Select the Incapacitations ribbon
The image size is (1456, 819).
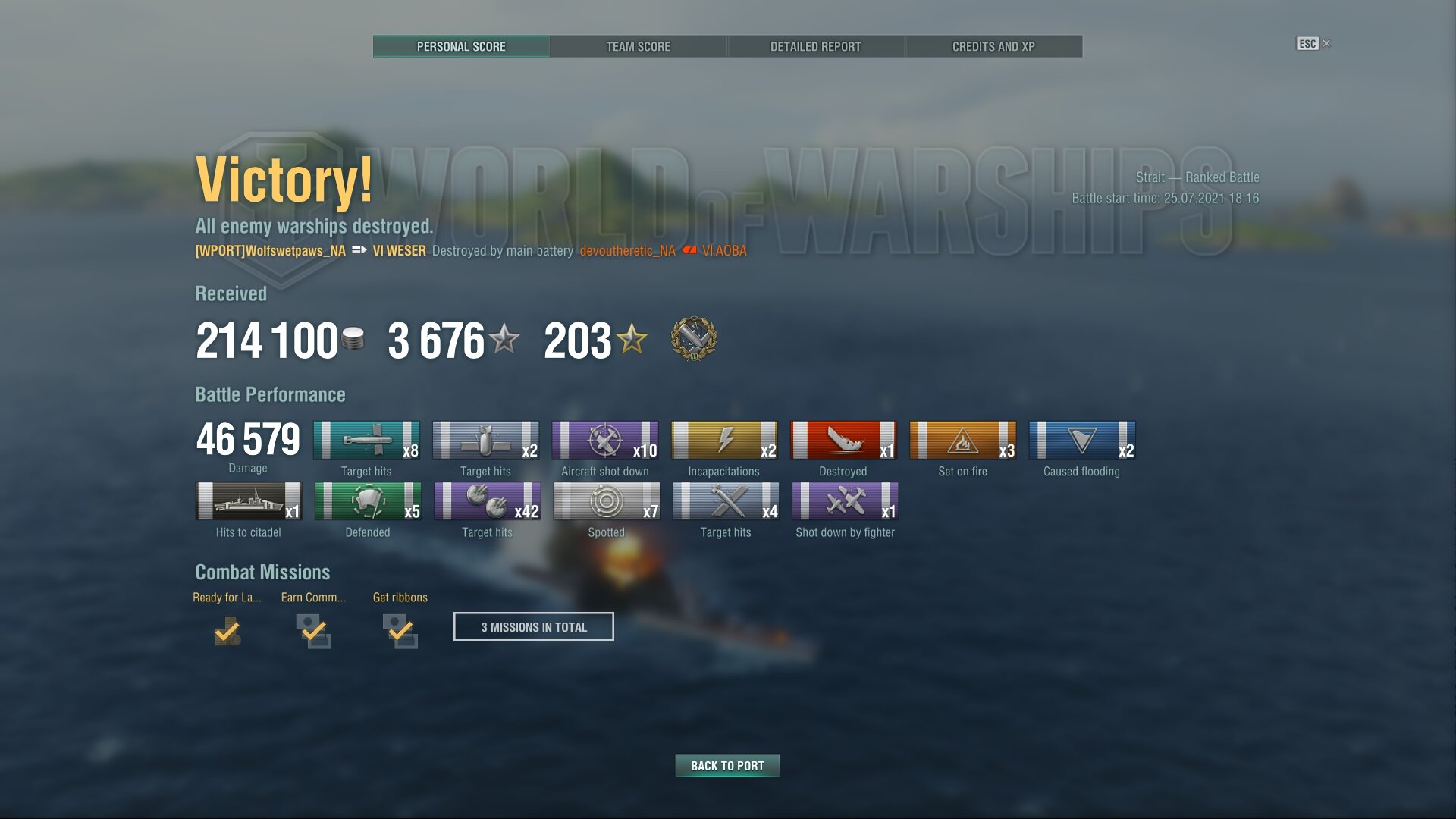tap(724, 441)
